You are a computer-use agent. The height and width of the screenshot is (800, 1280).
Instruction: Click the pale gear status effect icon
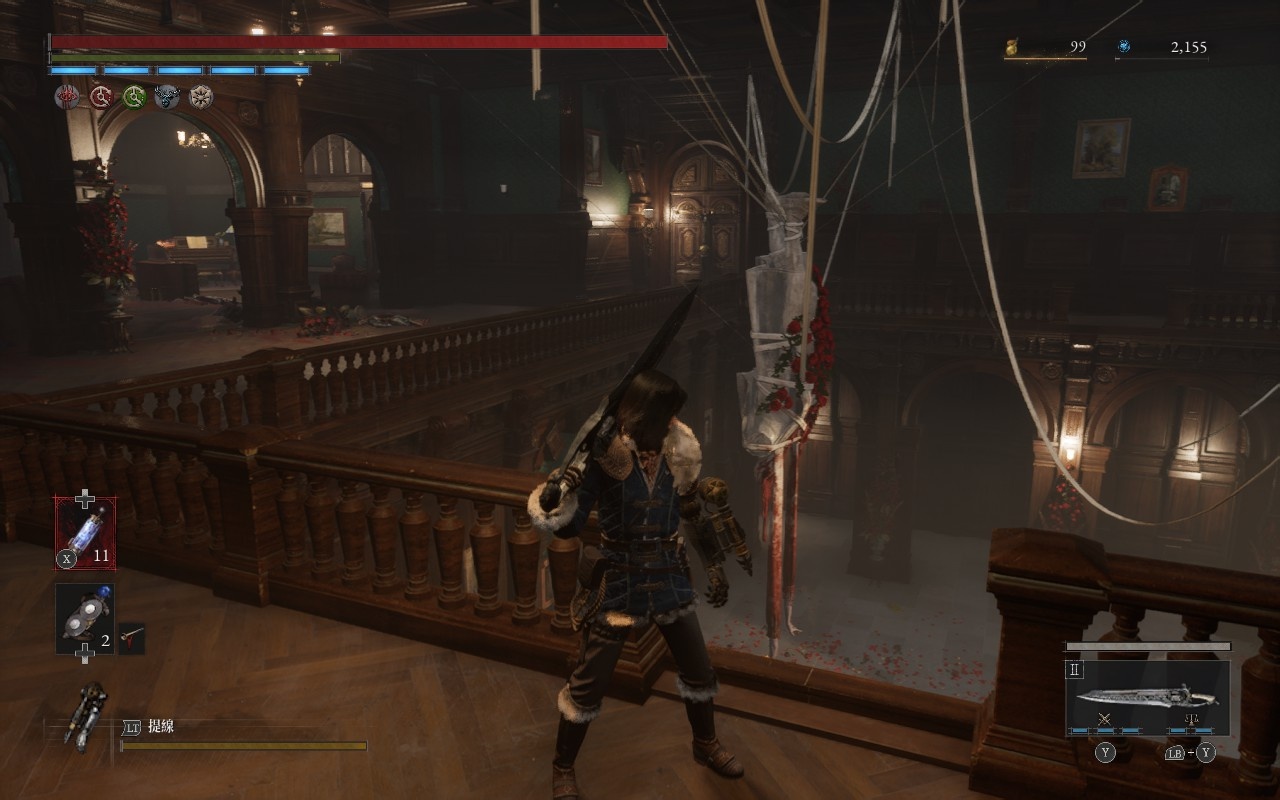[x=201, y=97]
